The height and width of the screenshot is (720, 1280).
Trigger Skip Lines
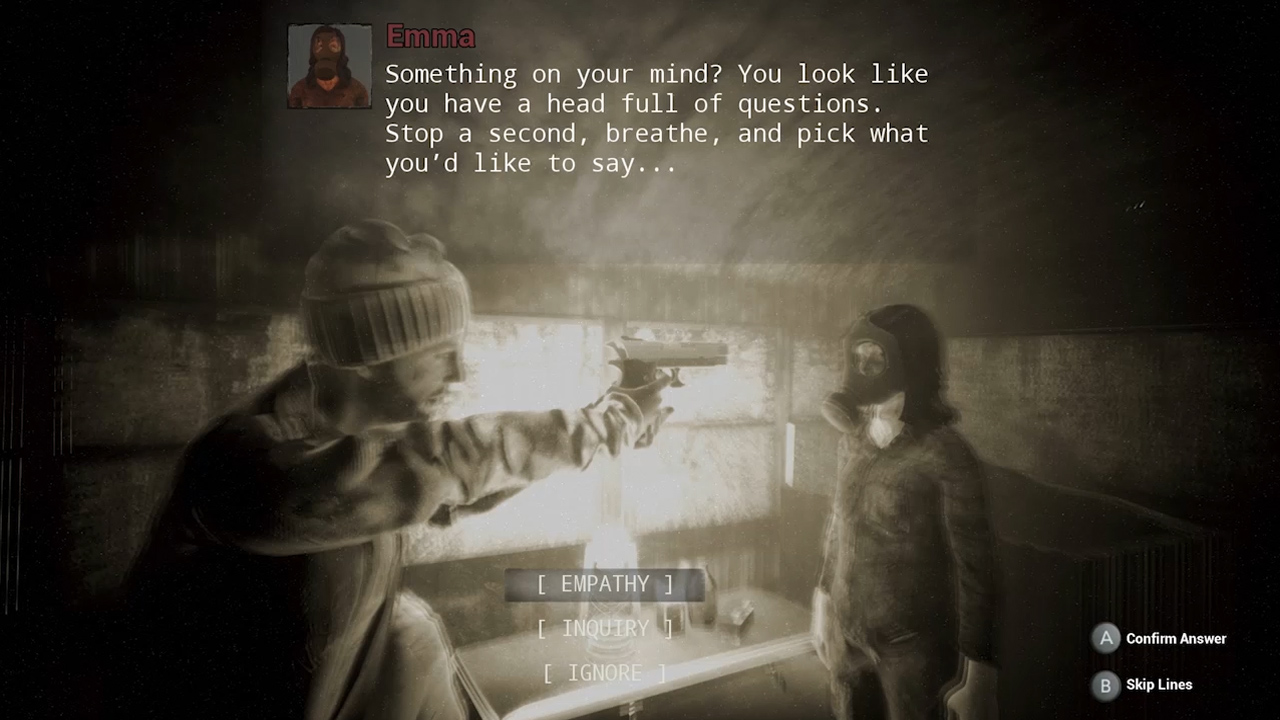click(x=1159, y=685)
